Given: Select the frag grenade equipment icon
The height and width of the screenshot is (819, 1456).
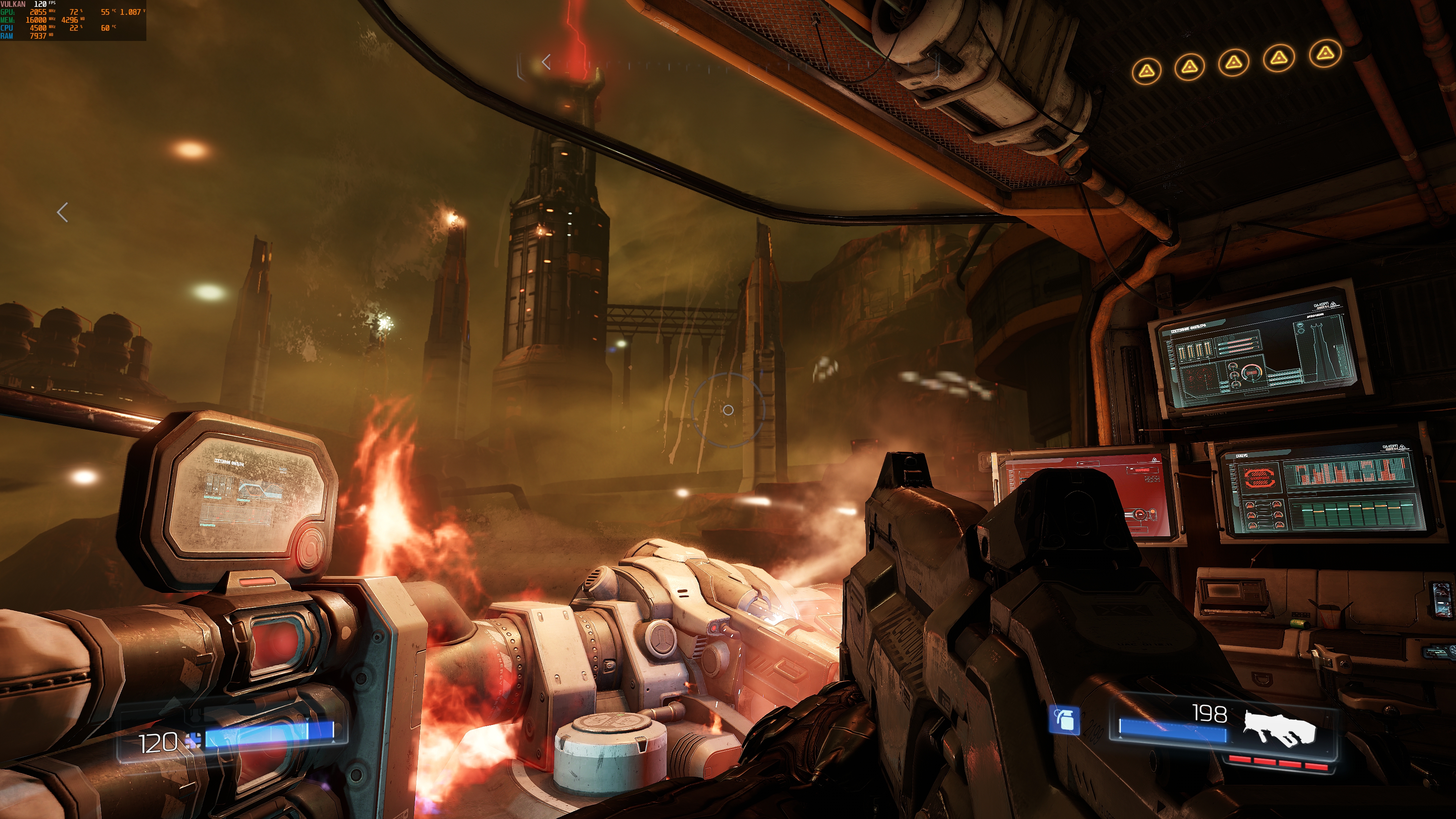Looking at the screenshot, I should (x=1064, y=721).
